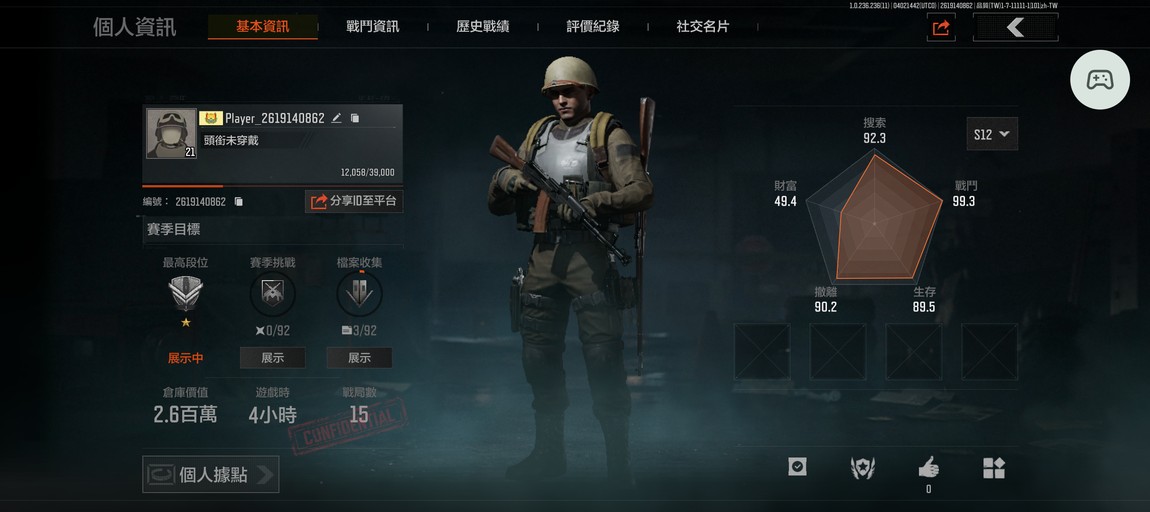Viewport: 1150px width, 512px height.
Task: Give a thumbs-up like
Action: tap(928, 467)
